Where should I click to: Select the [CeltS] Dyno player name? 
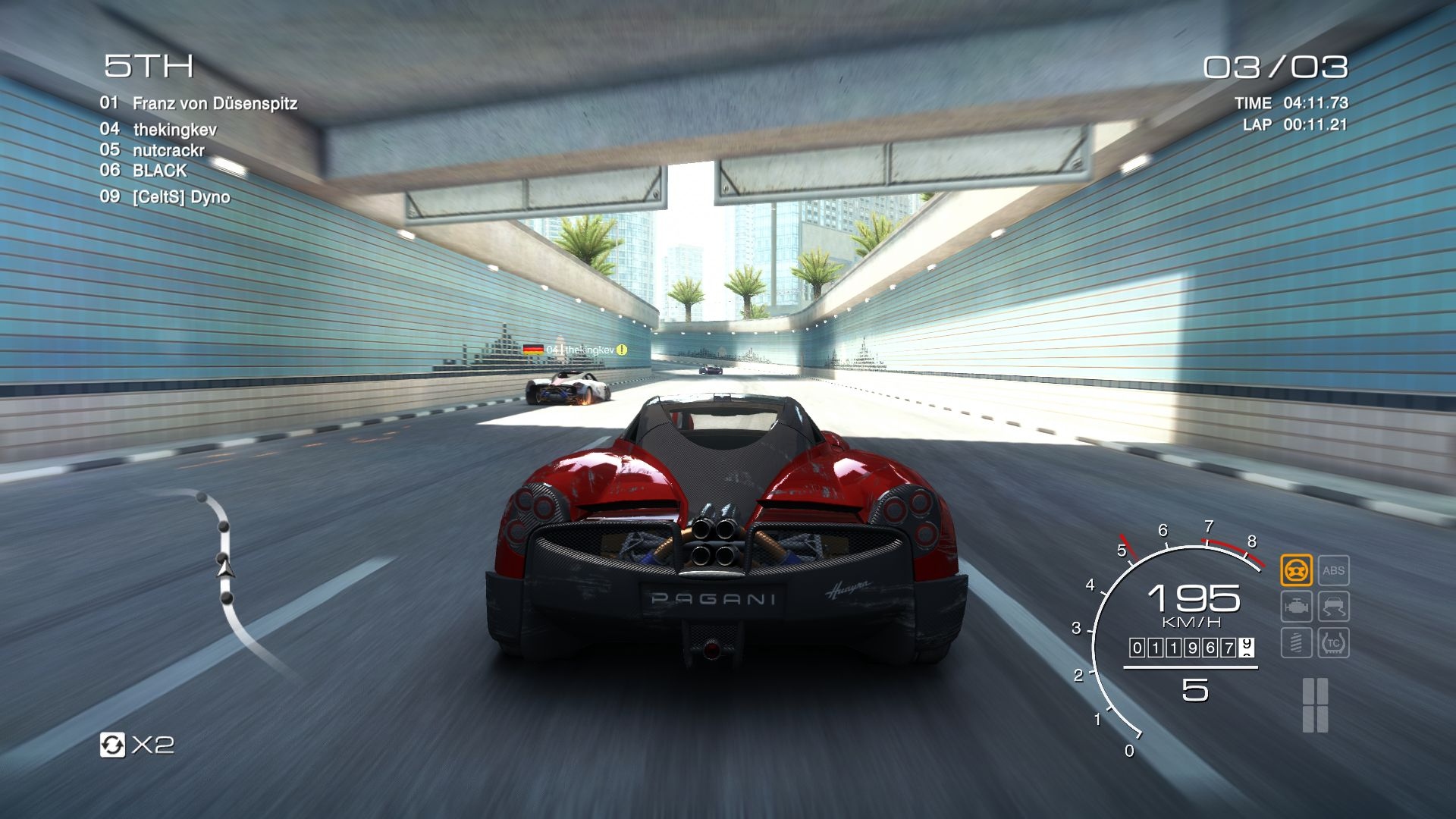180,196
